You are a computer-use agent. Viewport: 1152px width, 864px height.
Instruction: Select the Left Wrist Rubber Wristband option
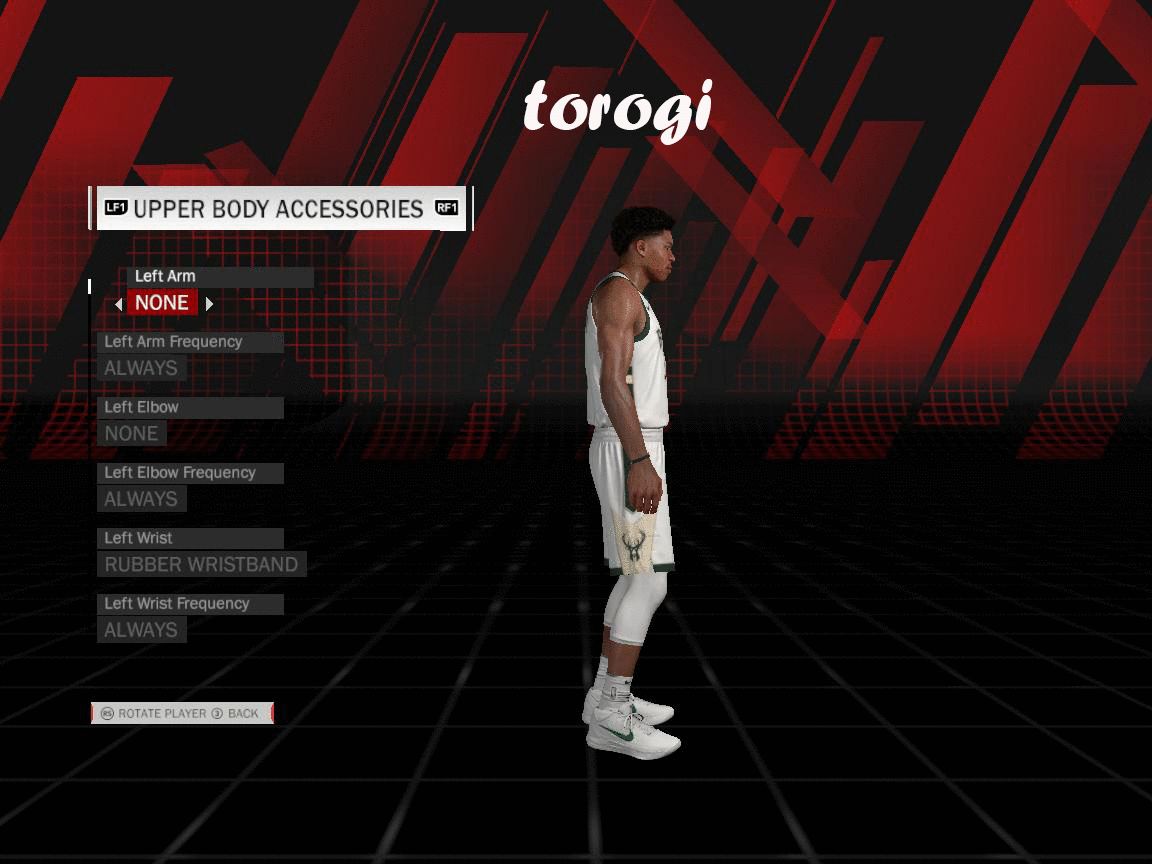[201, 564]
